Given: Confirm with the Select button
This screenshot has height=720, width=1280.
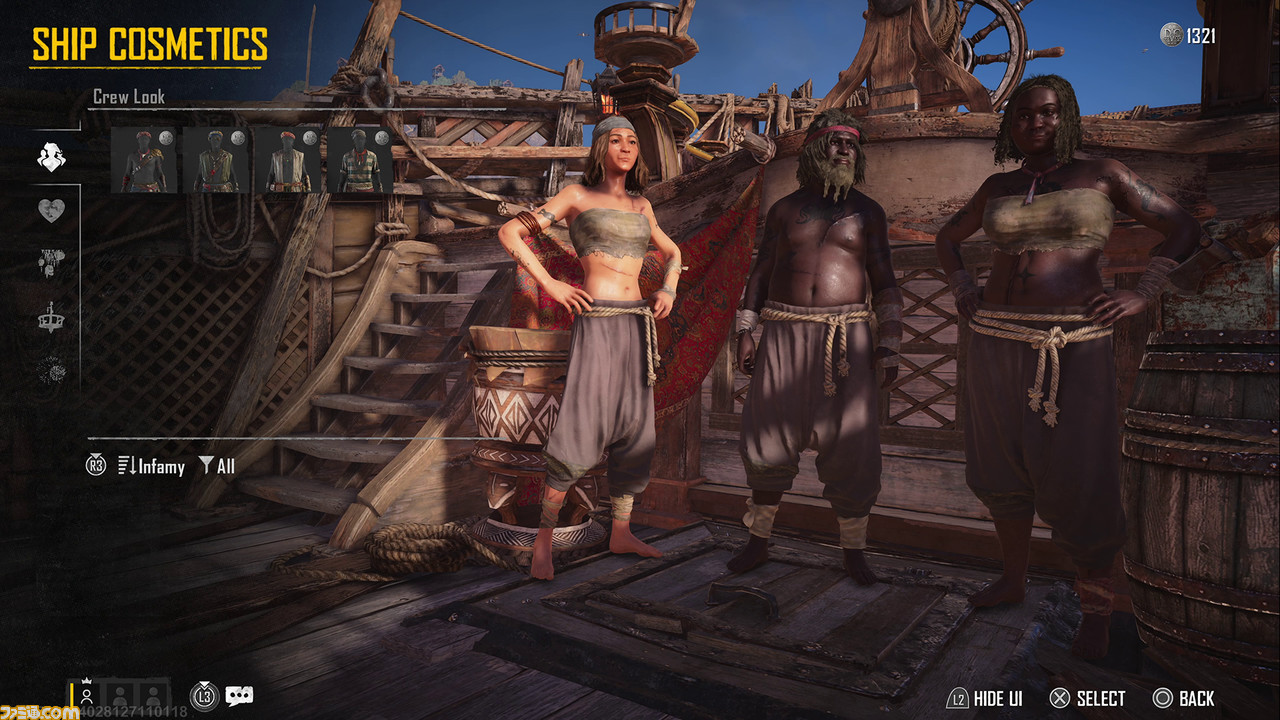Looking at the screenshot, I should [1087, 699].
